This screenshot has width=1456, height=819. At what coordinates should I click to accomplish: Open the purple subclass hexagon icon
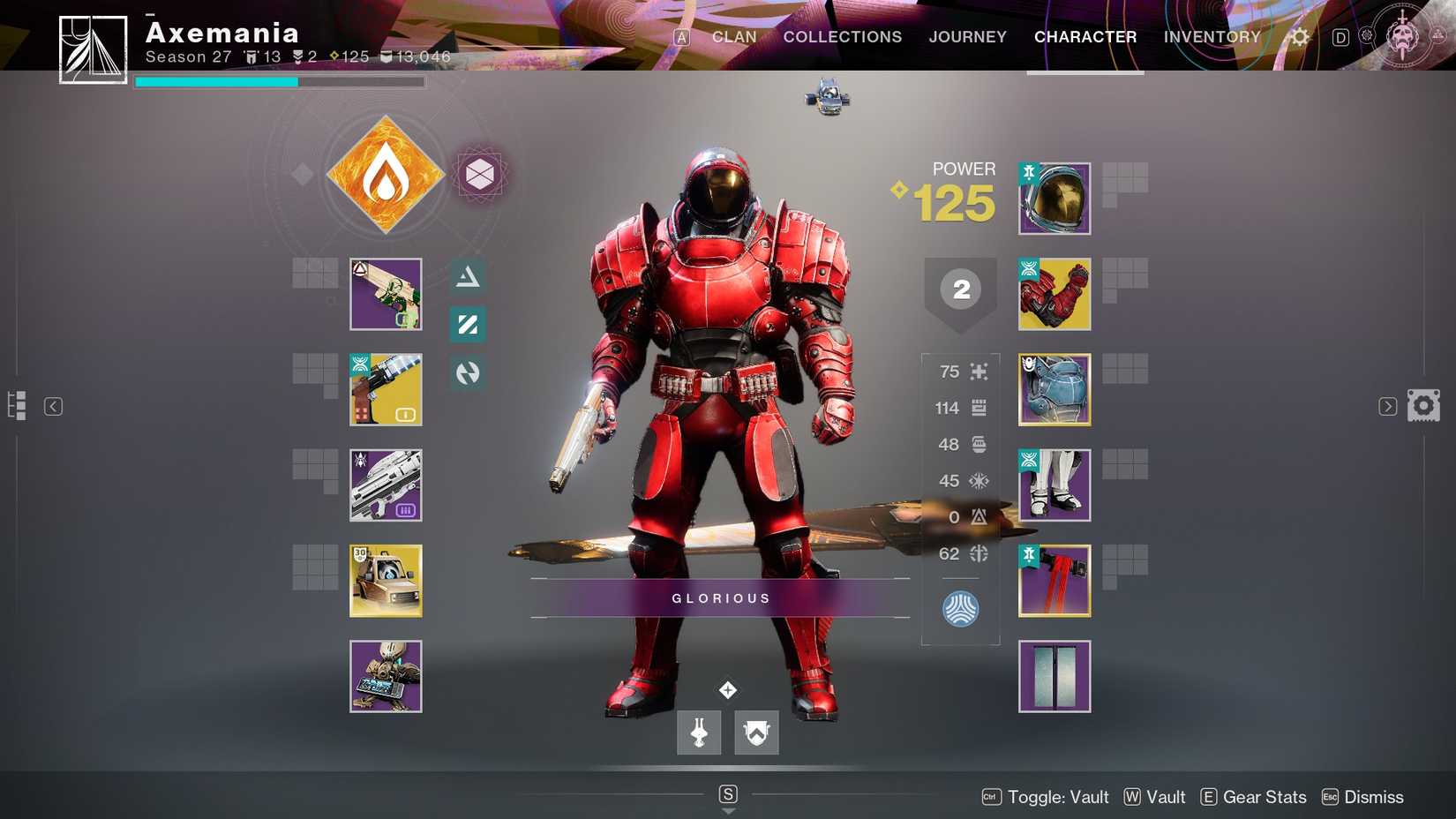479,175
